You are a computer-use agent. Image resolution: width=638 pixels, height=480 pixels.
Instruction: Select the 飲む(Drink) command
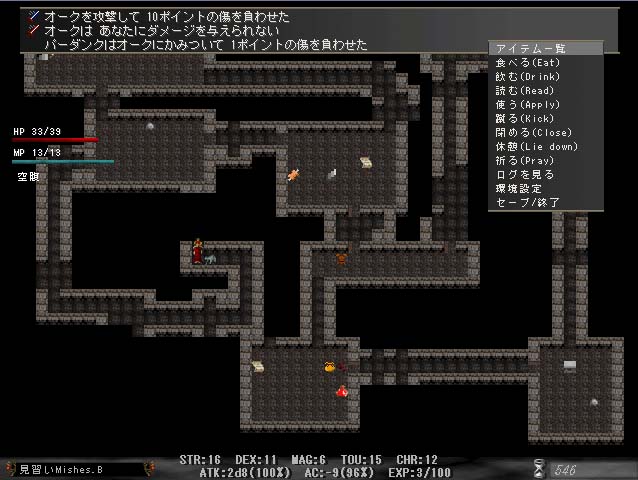528,76
